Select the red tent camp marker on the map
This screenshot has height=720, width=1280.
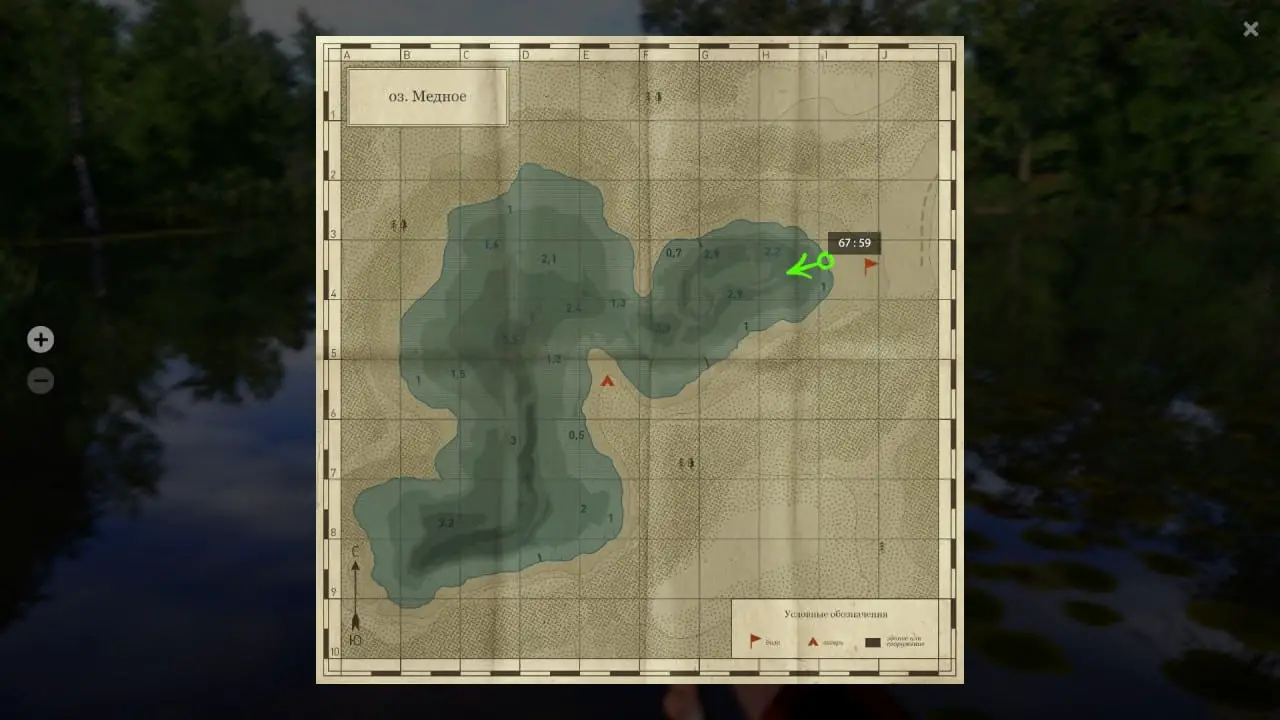(x=607, y=380)
